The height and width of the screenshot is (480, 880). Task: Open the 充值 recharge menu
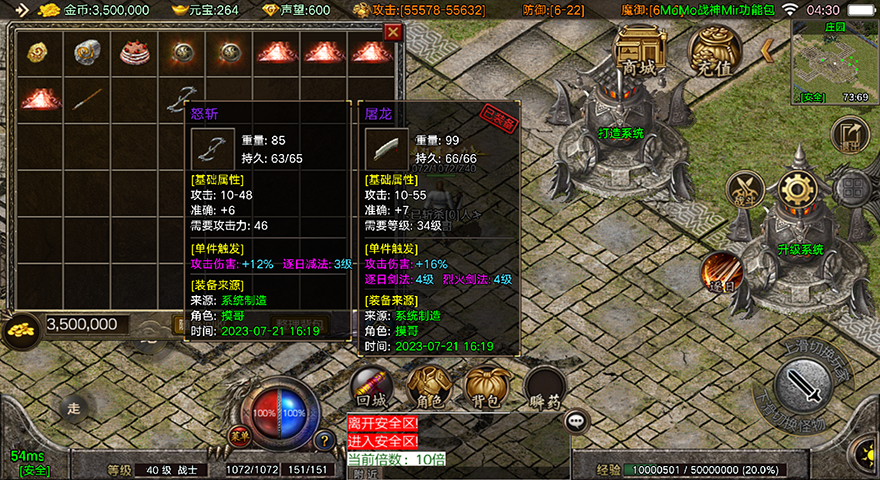pyautogui.click(x=714, y=50)
